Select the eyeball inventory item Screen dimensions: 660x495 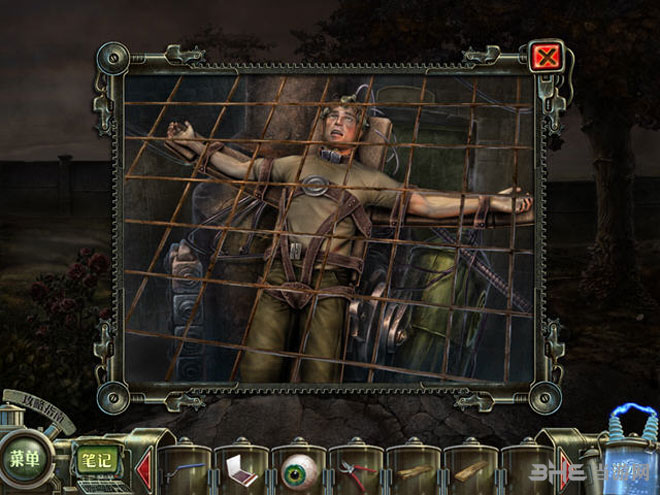(298, 470)
